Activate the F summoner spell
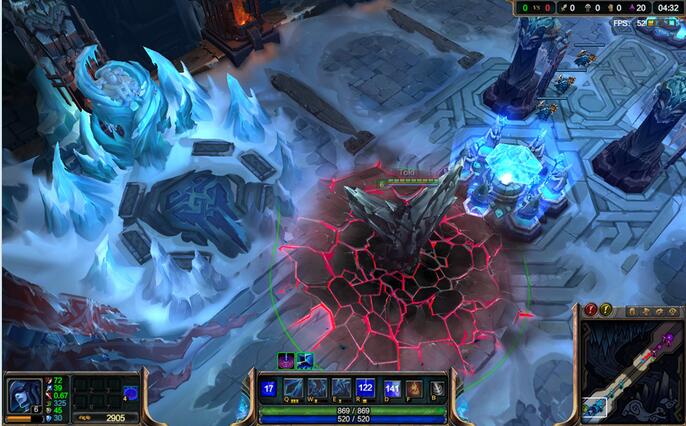Viewport: 686px width, 426px height. click(414, 388)
